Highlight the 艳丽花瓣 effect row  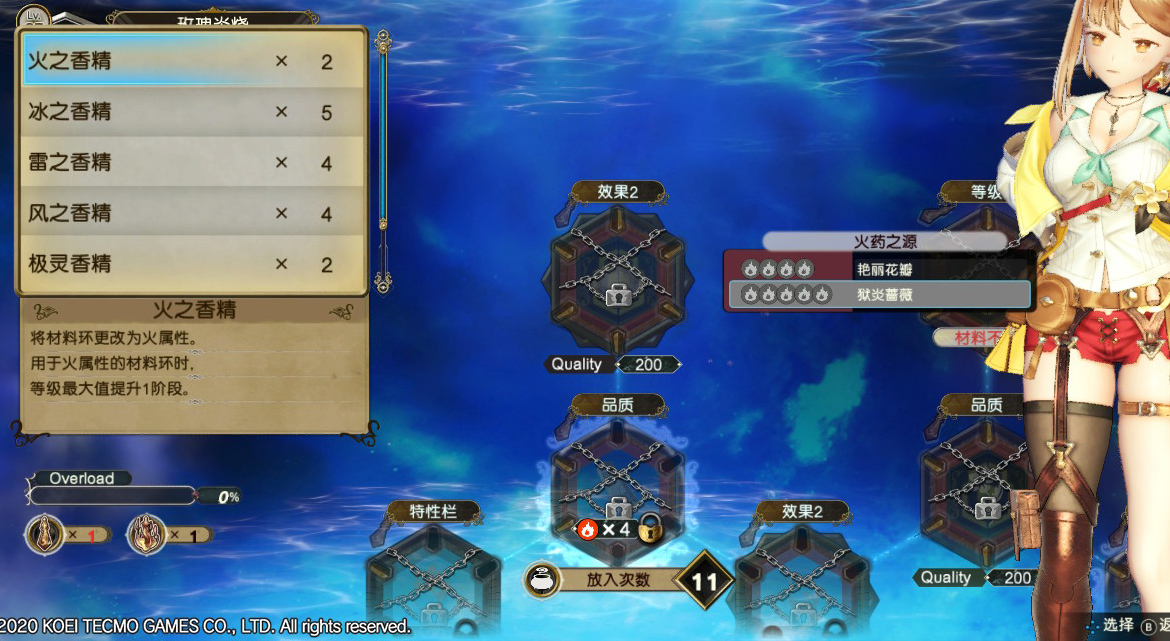[x=880, y=269]
